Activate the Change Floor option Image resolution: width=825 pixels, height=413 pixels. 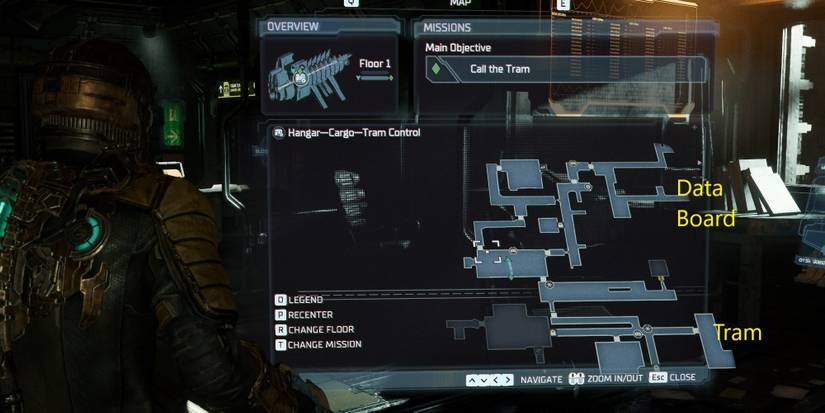coord(320,329)
